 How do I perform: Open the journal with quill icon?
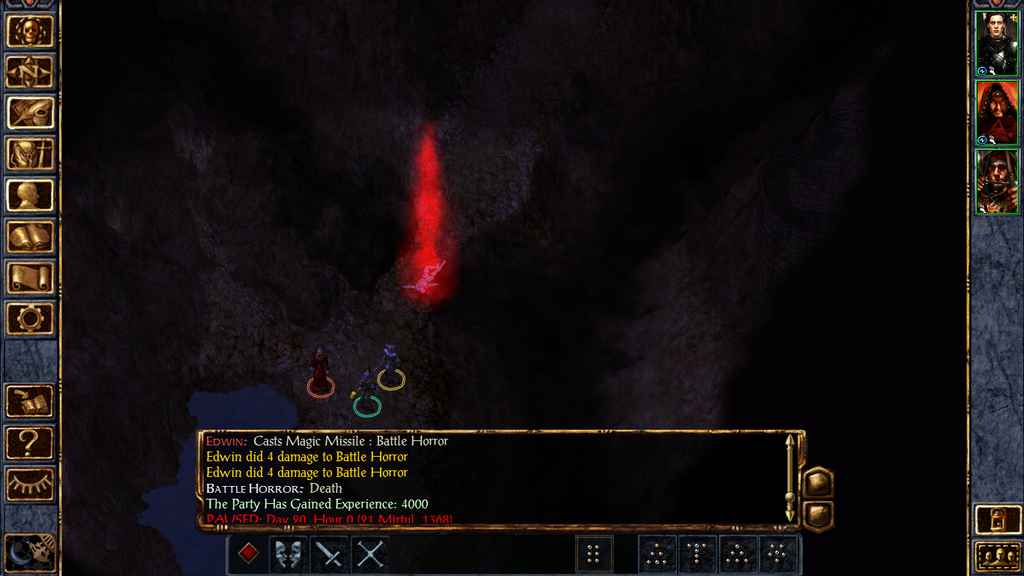pos(30,113)
